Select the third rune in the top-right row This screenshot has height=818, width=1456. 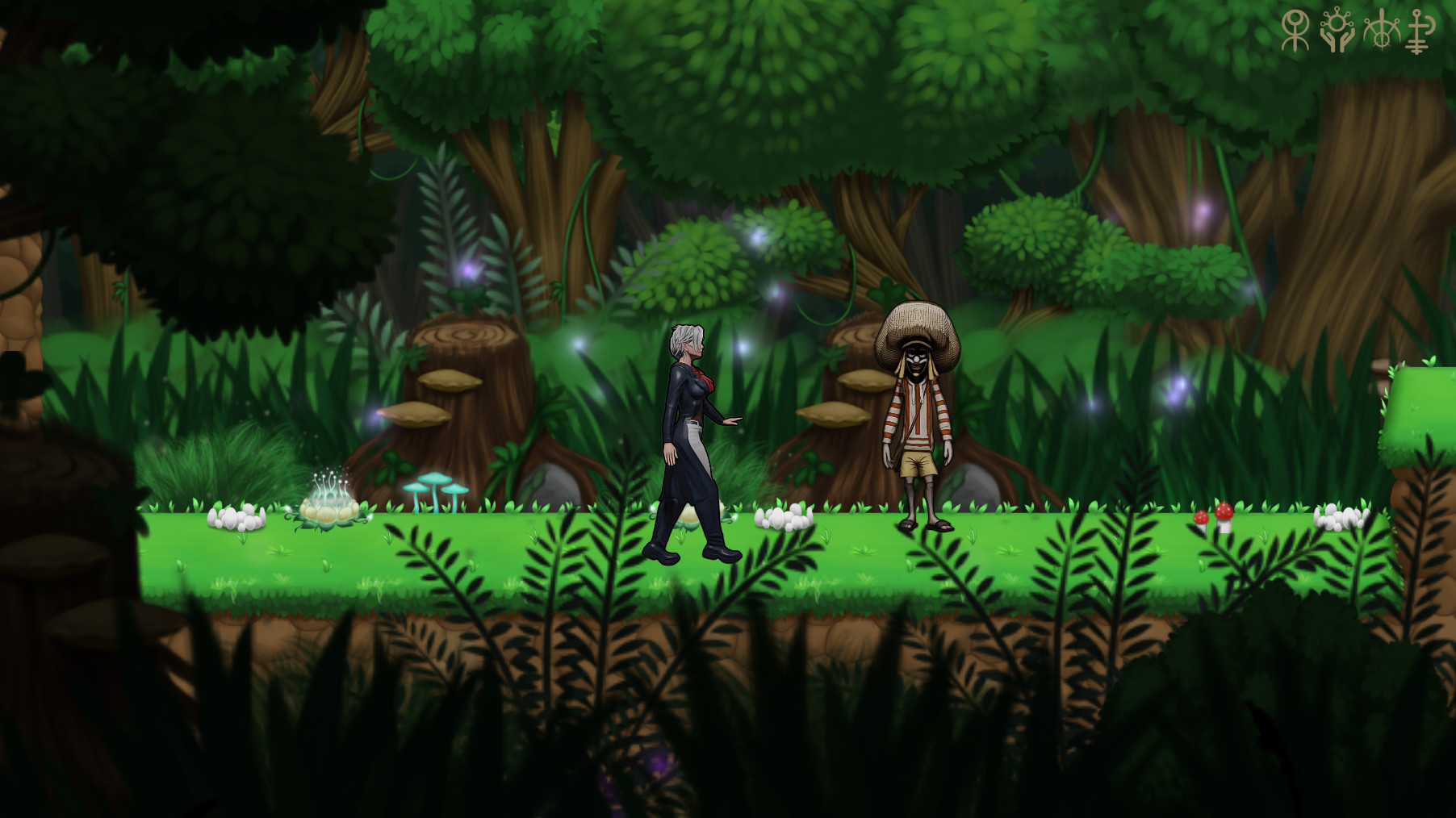(x=1381, y=31)
